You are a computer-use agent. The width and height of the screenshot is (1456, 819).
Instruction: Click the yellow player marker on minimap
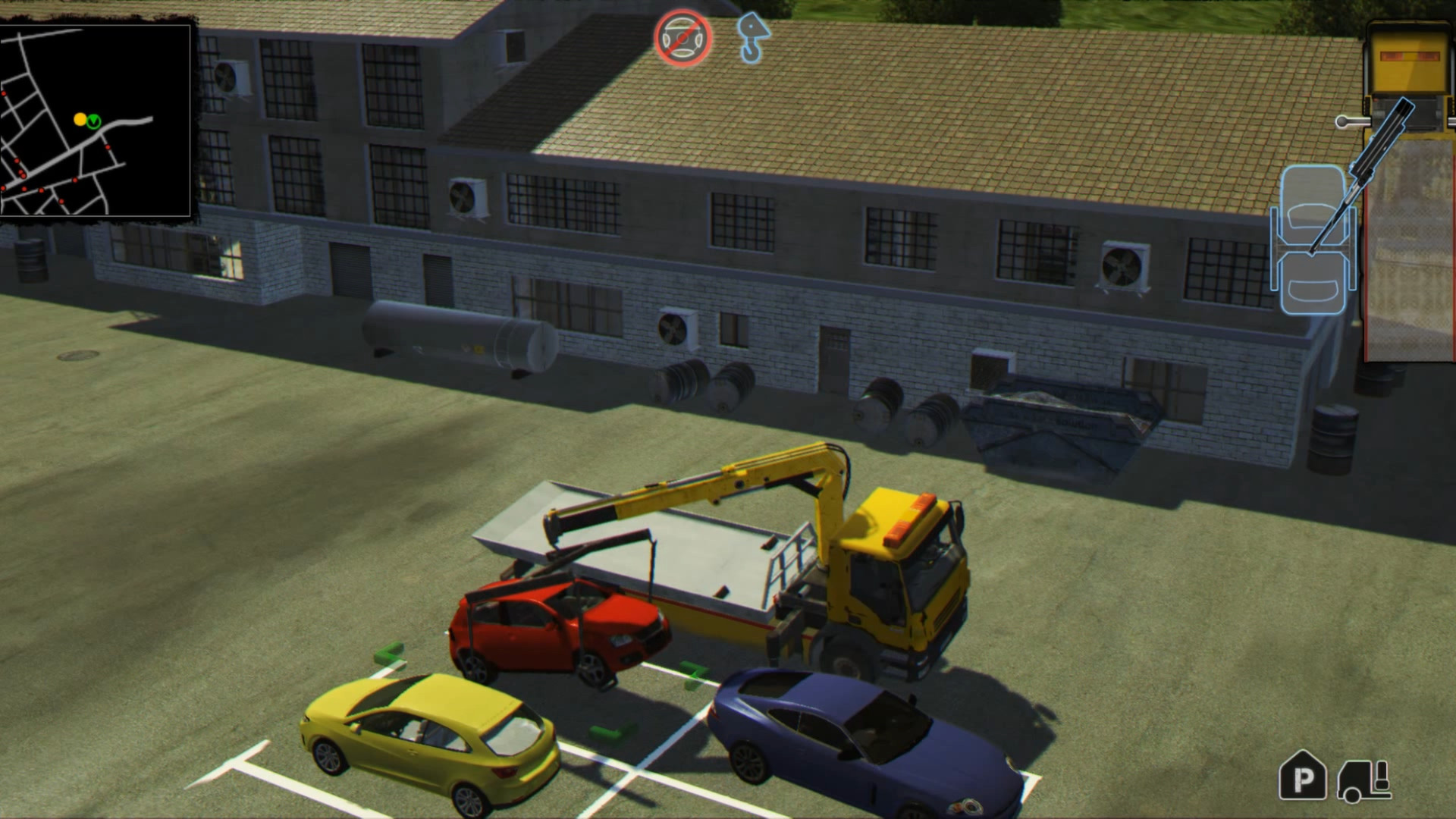[x=79, y=118]
